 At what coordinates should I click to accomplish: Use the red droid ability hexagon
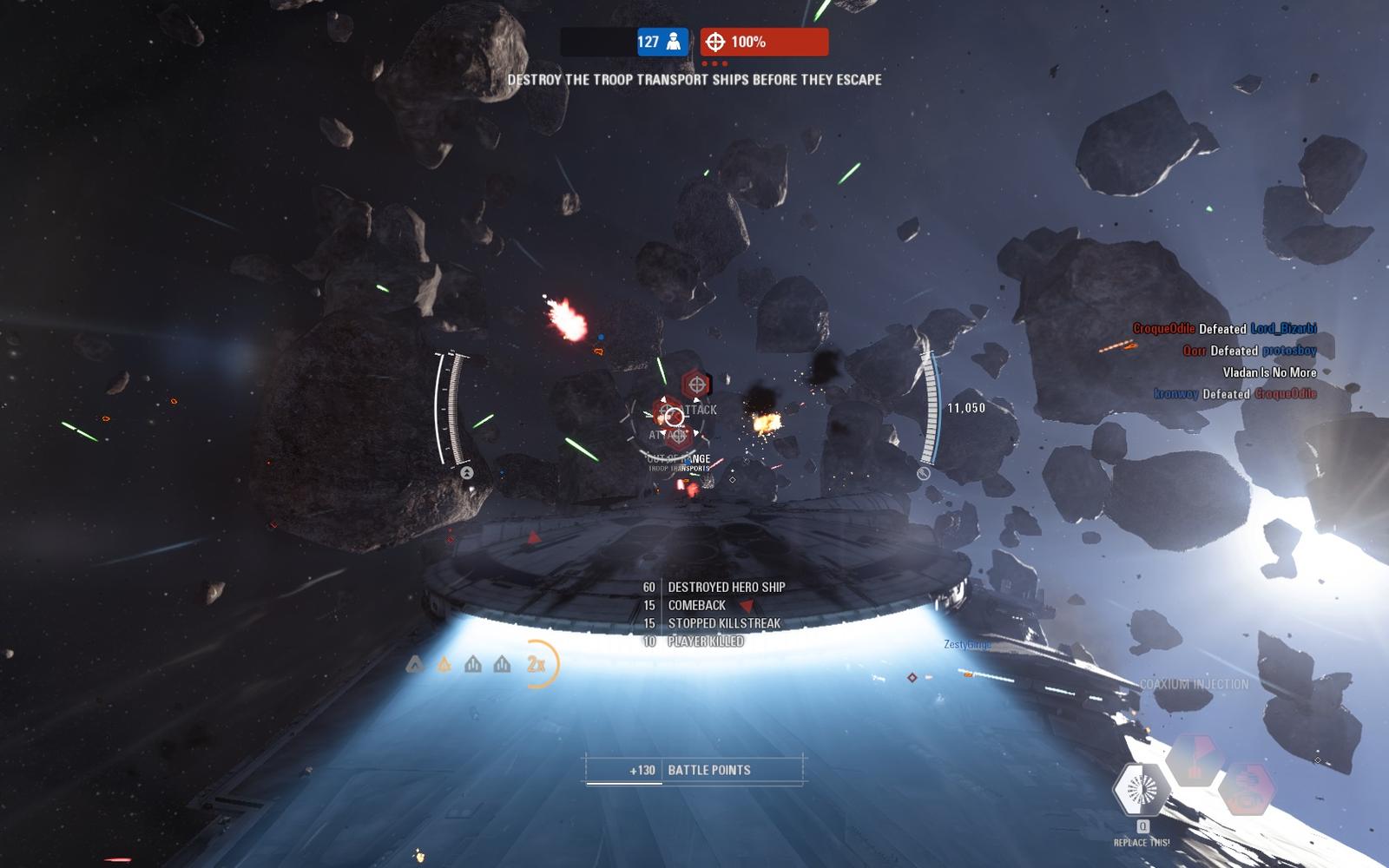(x=1247, y=789)
